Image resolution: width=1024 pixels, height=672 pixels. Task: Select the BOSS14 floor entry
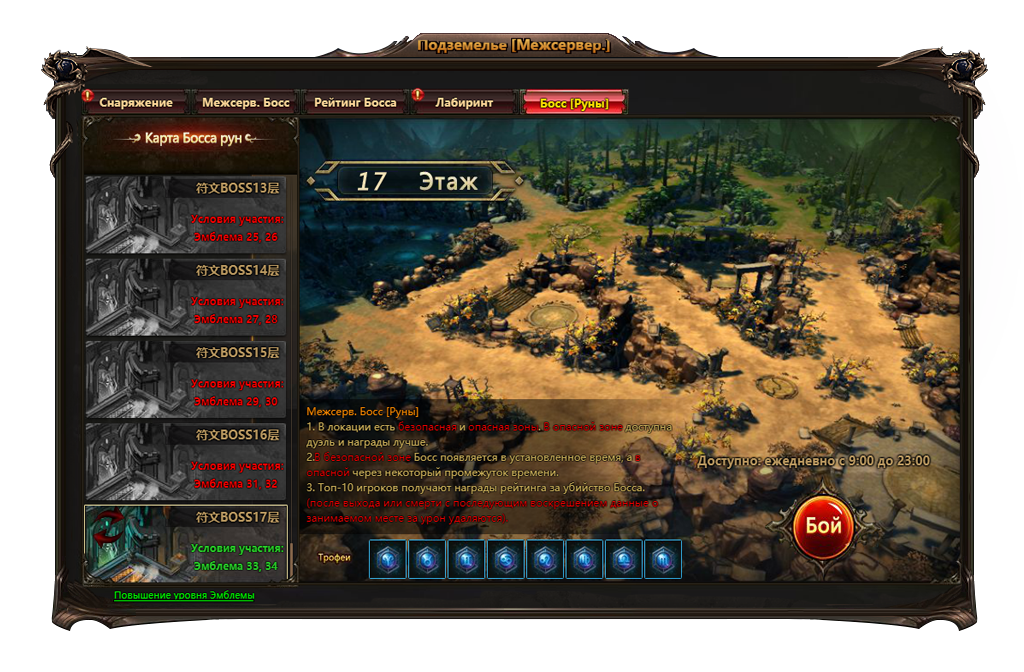(186, 295)
